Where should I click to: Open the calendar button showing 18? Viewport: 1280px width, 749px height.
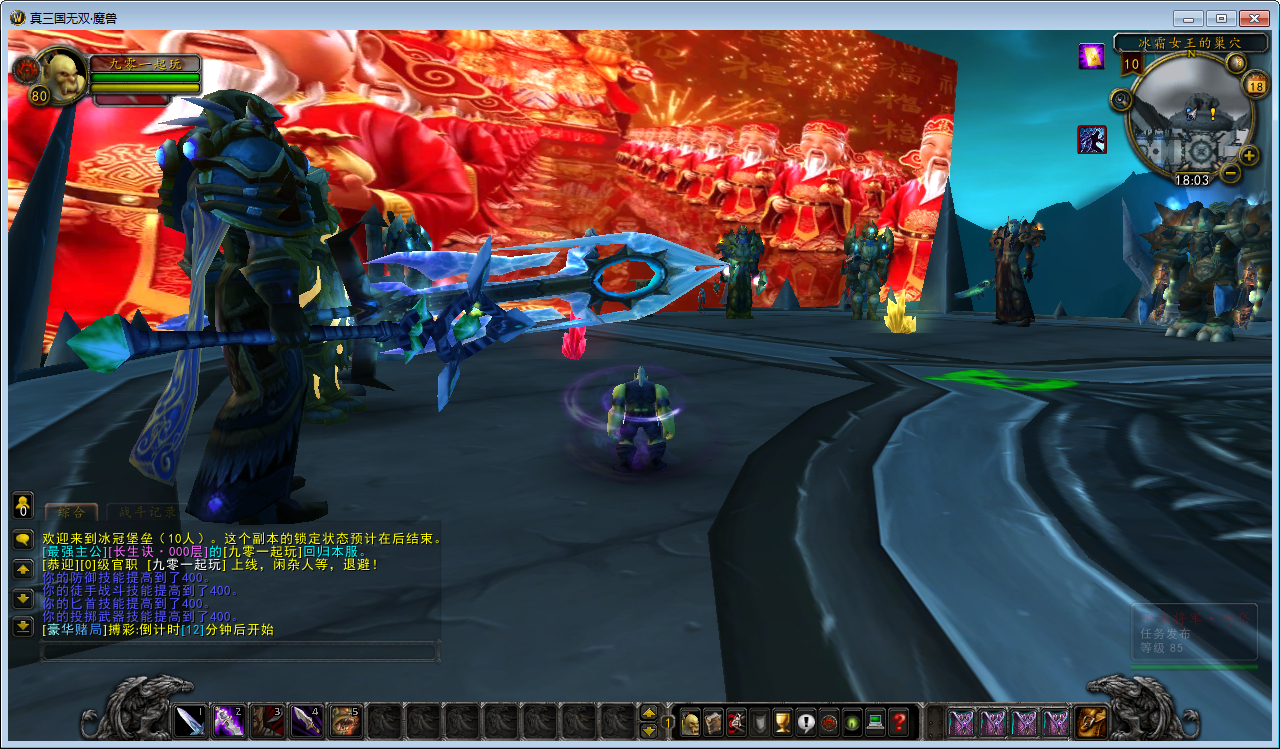1256,85
